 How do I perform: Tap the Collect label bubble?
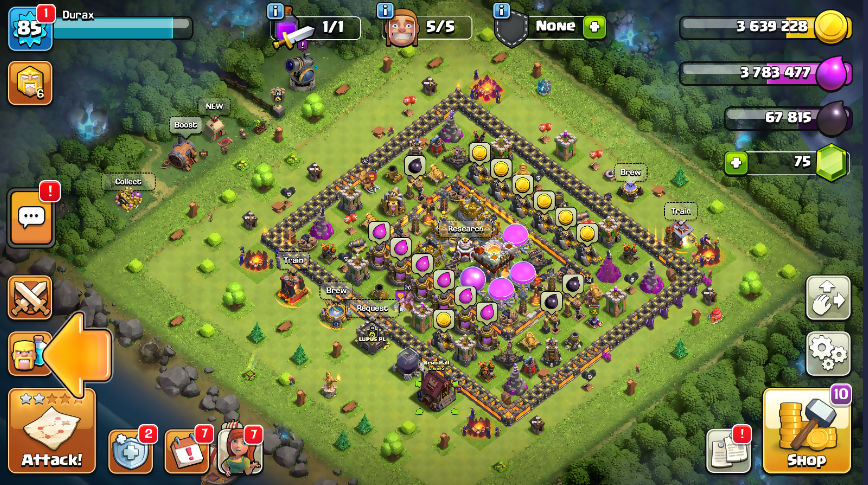coord(128,182)
